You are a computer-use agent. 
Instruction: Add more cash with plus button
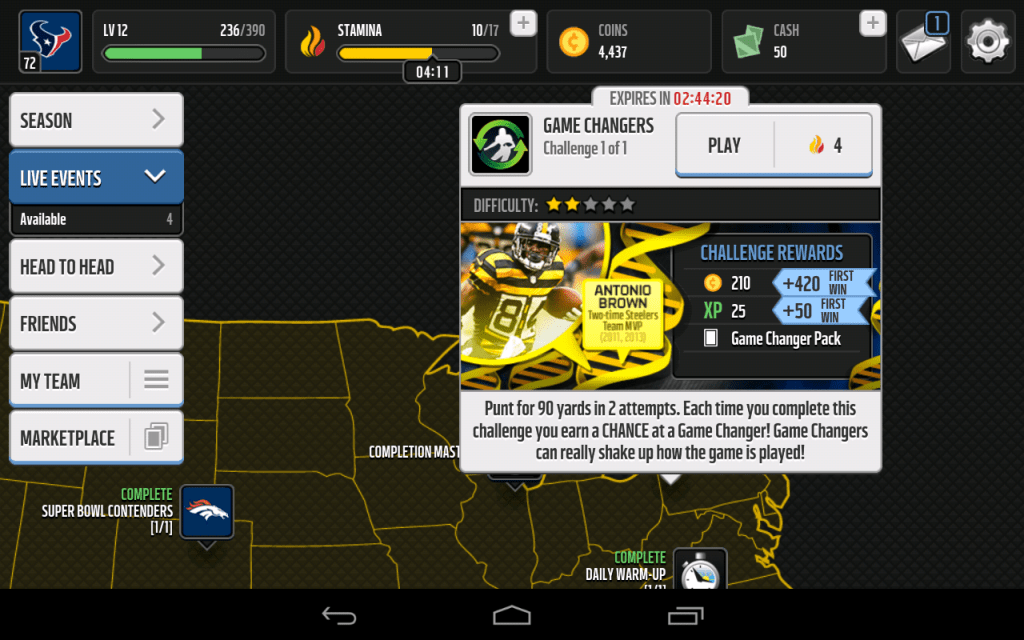[x=873, y=24]
